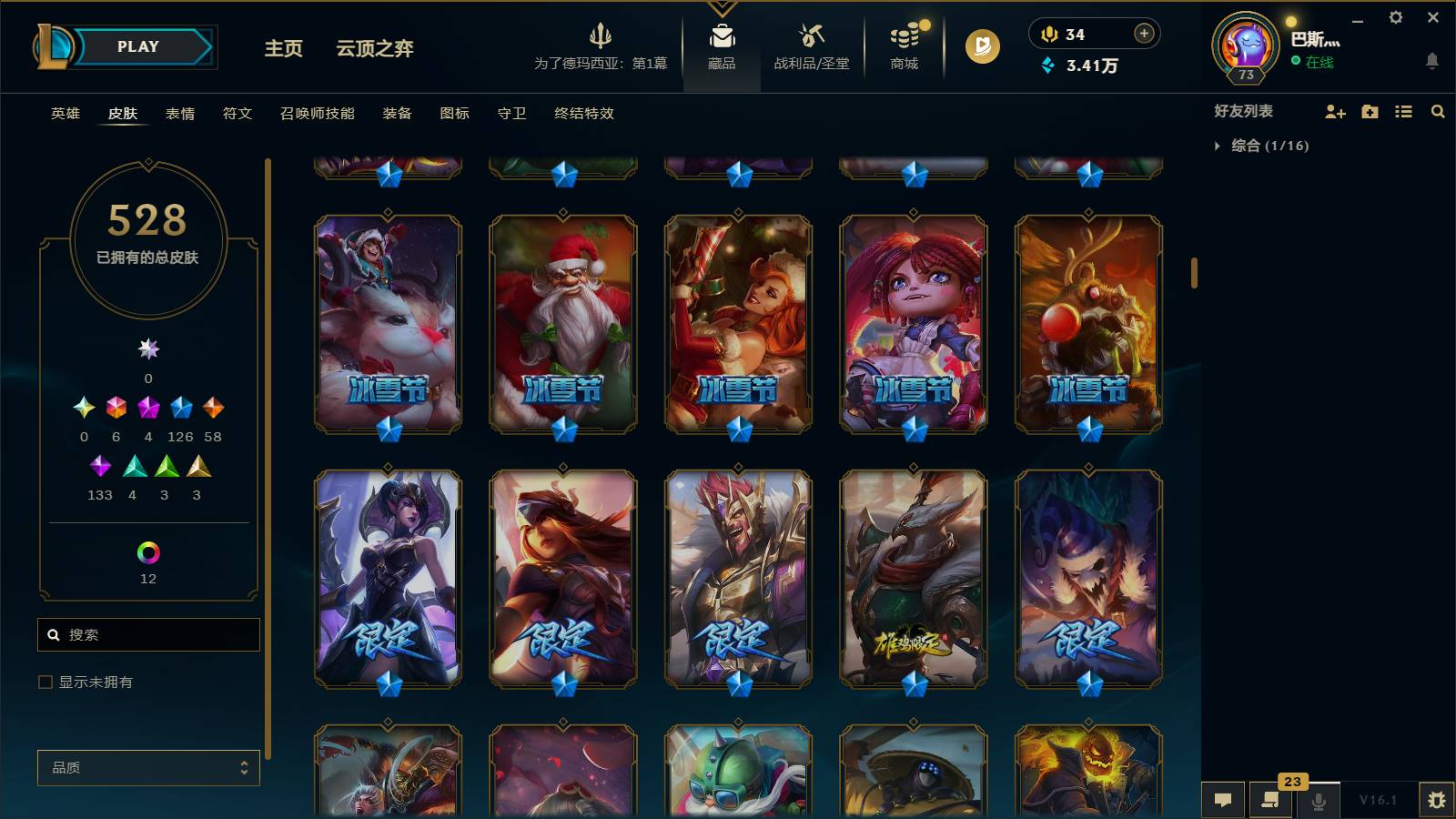The image size is (1456, 819).
Task: Click the friend list search magnifier
Action: tap(1439, 112)
